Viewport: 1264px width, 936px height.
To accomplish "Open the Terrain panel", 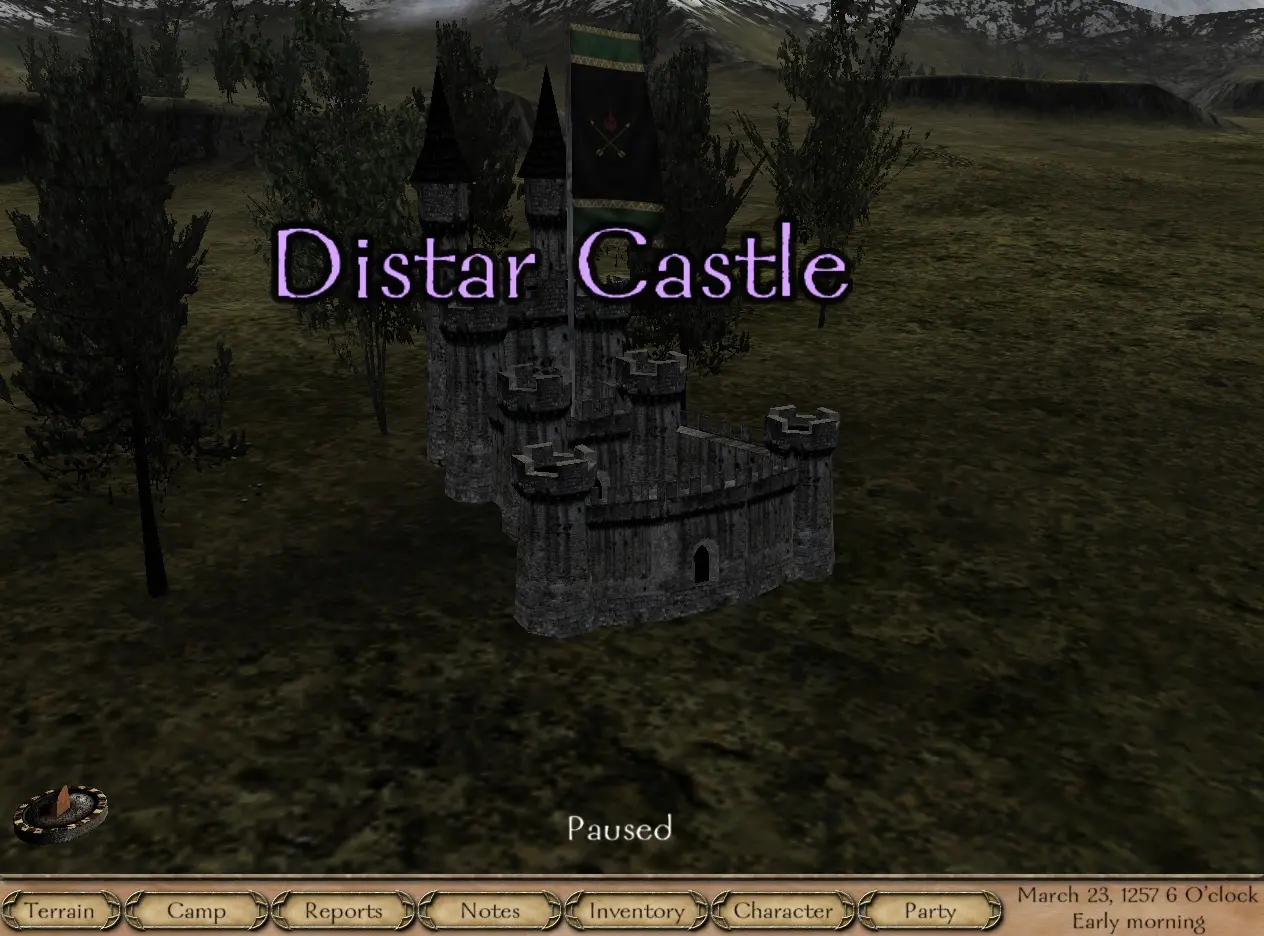I will coord(60,911).
